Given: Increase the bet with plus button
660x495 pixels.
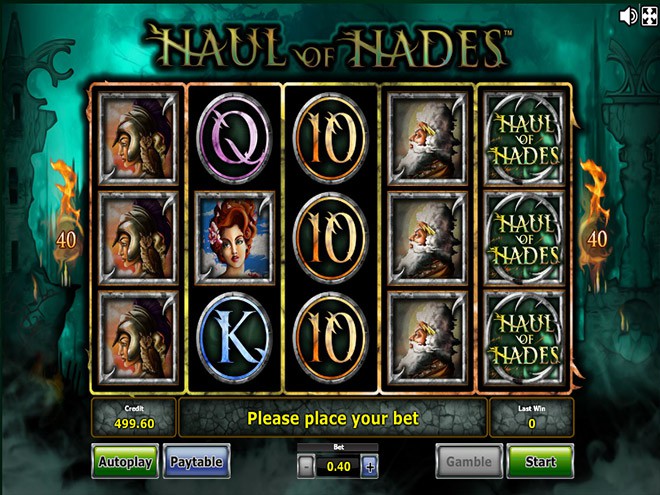Looking at the screenshot, I should click(370, 466).
